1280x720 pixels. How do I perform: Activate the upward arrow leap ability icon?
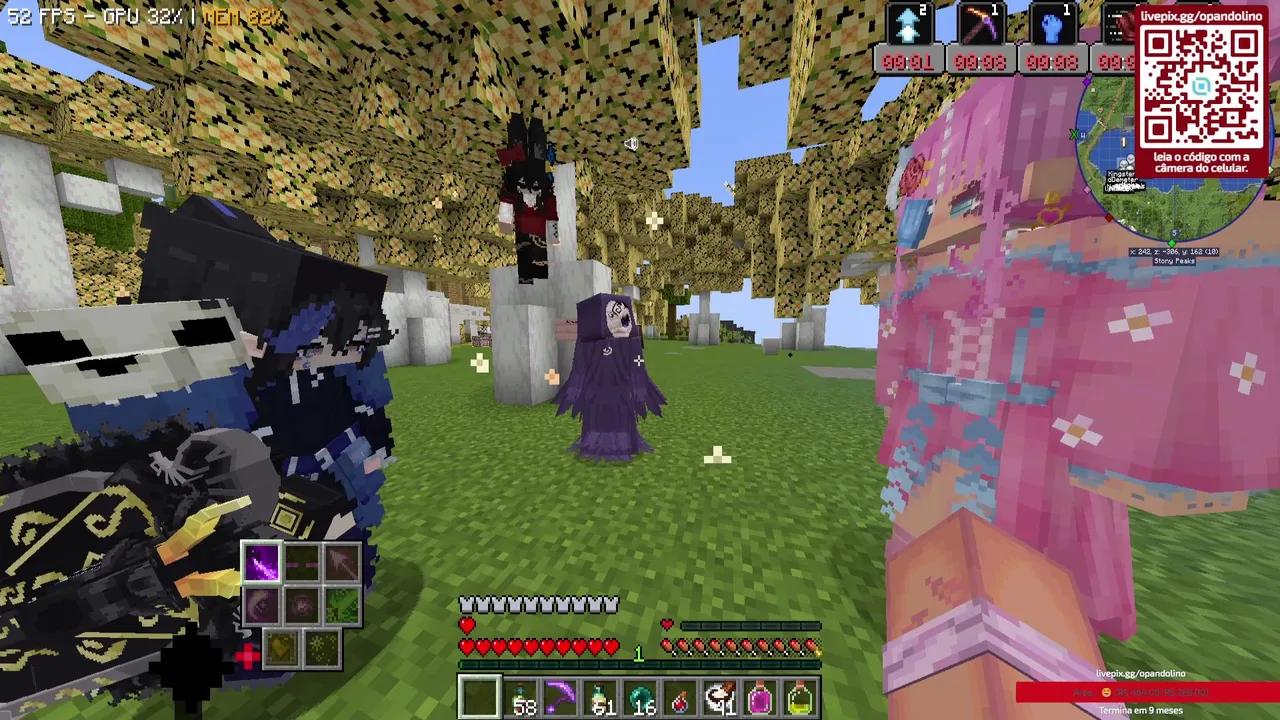point(906,25)
